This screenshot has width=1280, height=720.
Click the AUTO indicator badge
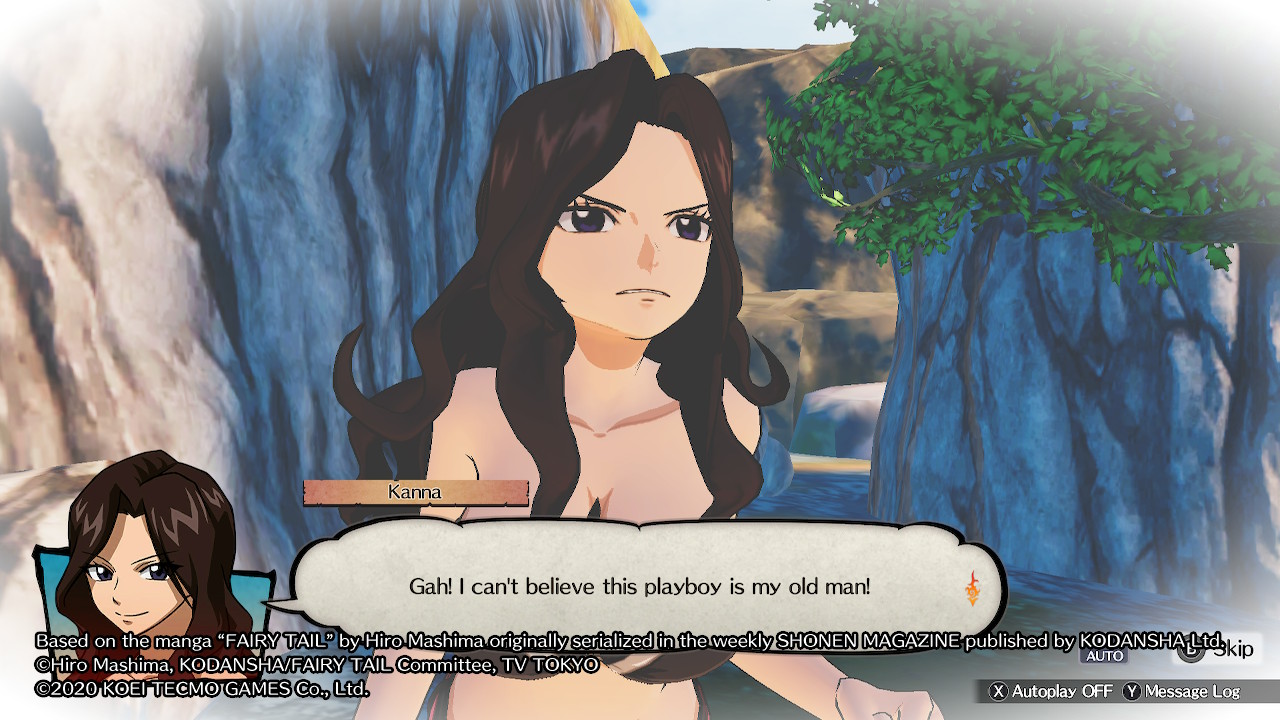point(1102,656)
